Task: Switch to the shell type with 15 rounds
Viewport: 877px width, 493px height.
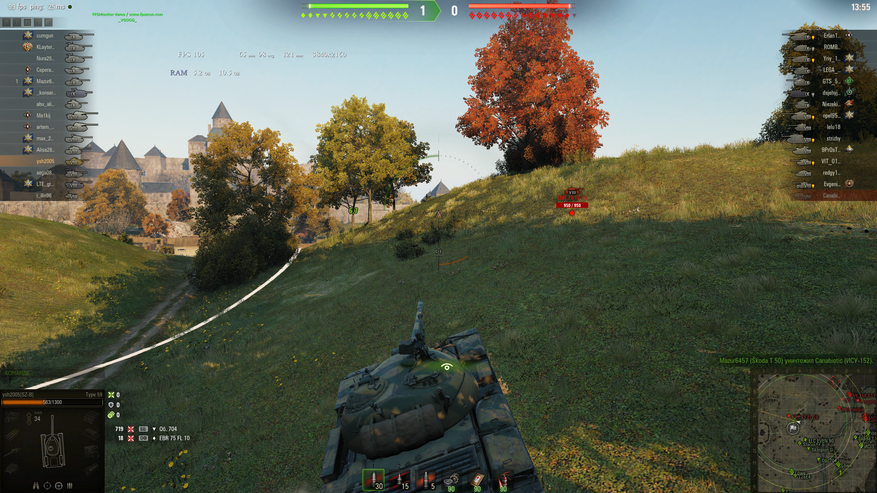Action: pos(400,480)
